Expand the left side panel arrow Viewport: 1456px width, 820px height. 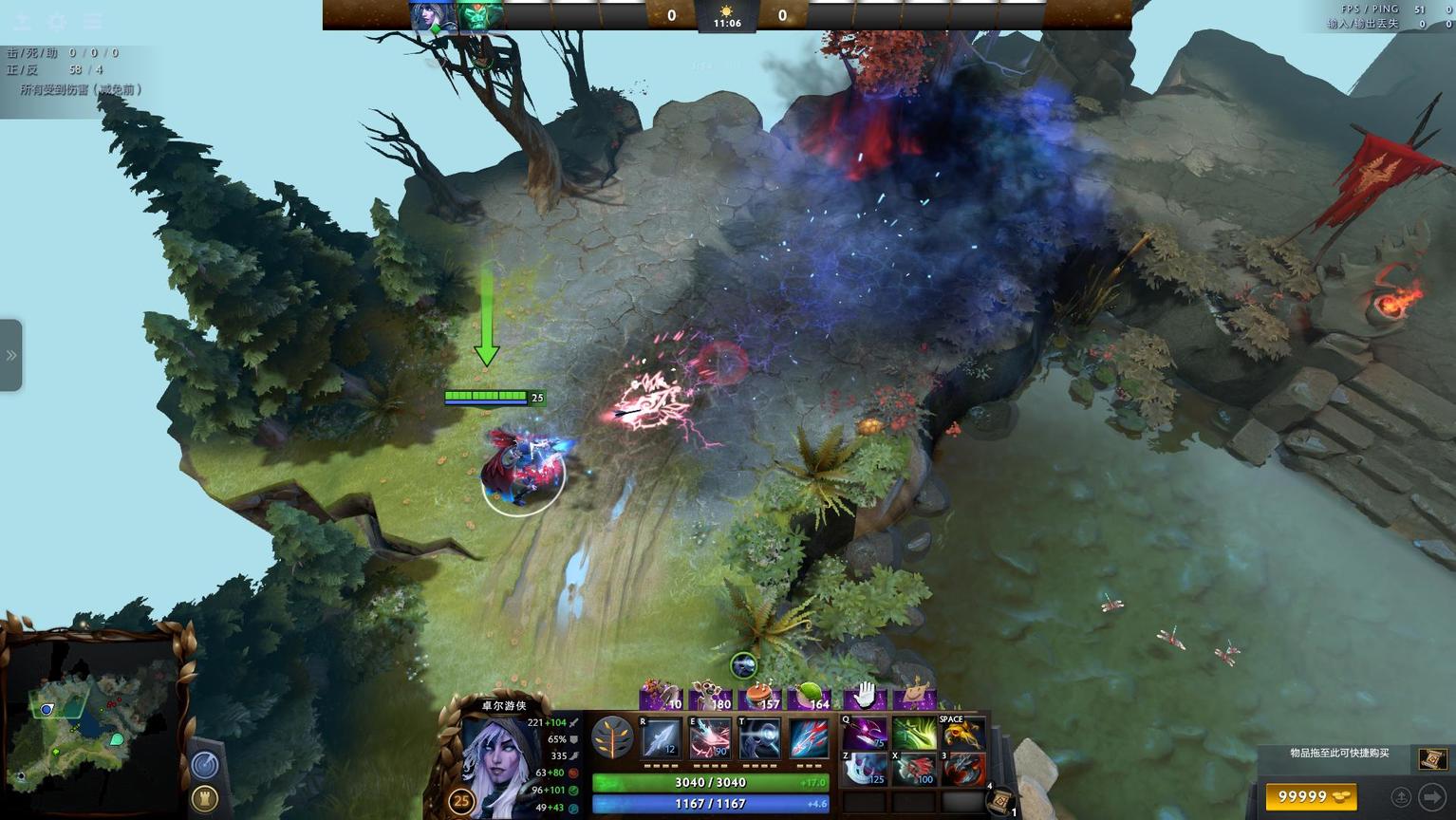coord(11,356)
